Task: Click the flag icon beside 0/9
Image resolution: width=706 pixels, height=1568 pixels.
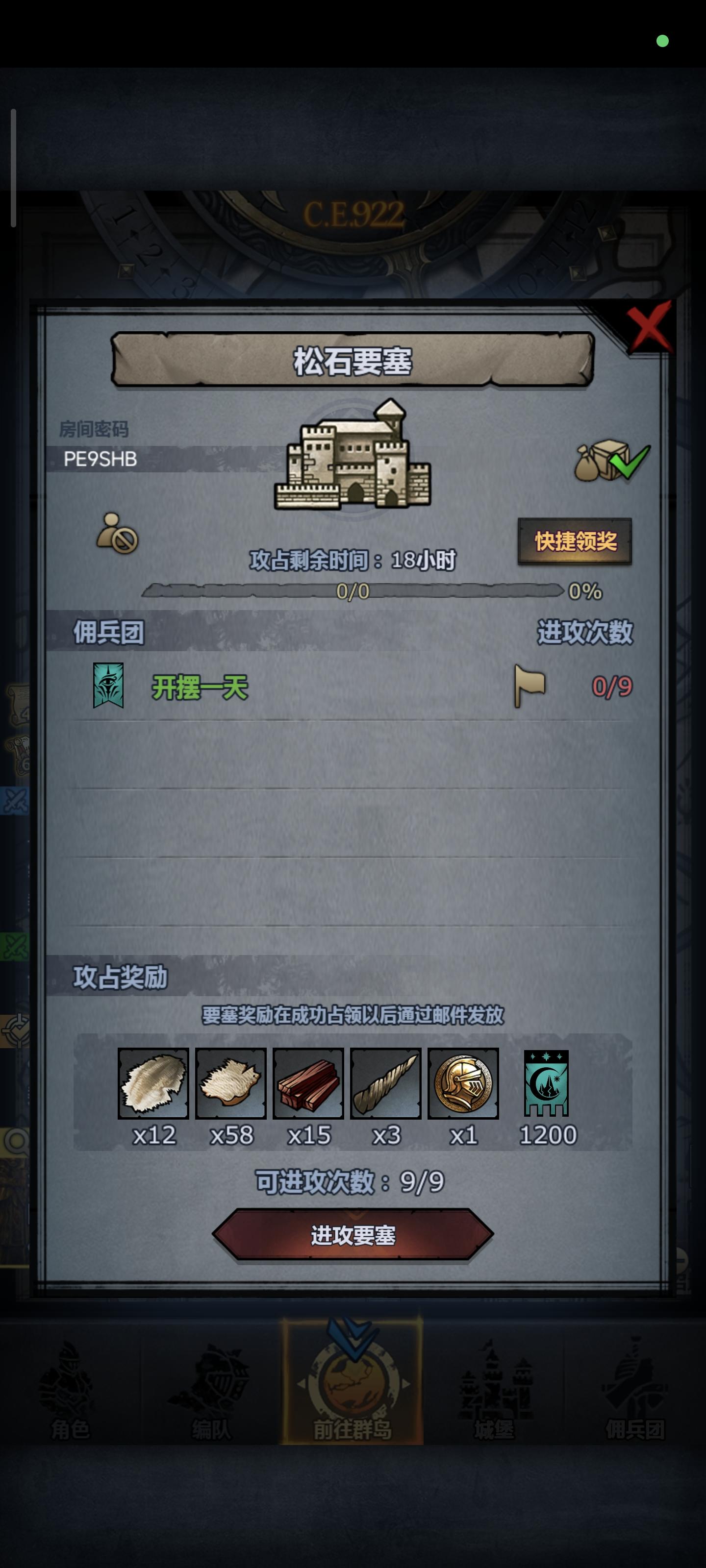Action: 529,686
